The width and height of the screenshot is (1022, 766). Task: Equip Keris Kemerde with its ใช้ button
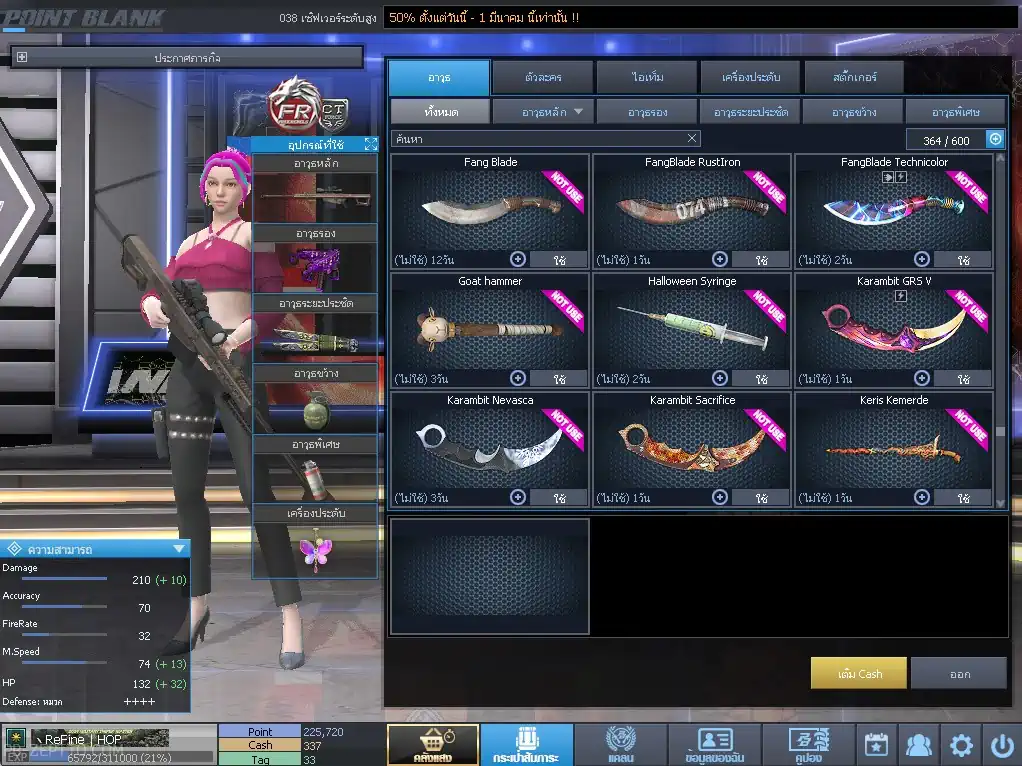(963, 497)
